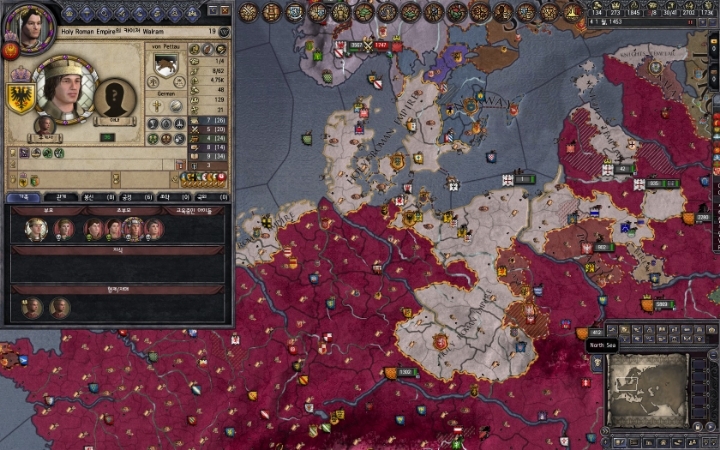720x450 pixels.
Task: Click the 1350 army banner on the map
Action: pyautogui.click(x=402, y=372)
